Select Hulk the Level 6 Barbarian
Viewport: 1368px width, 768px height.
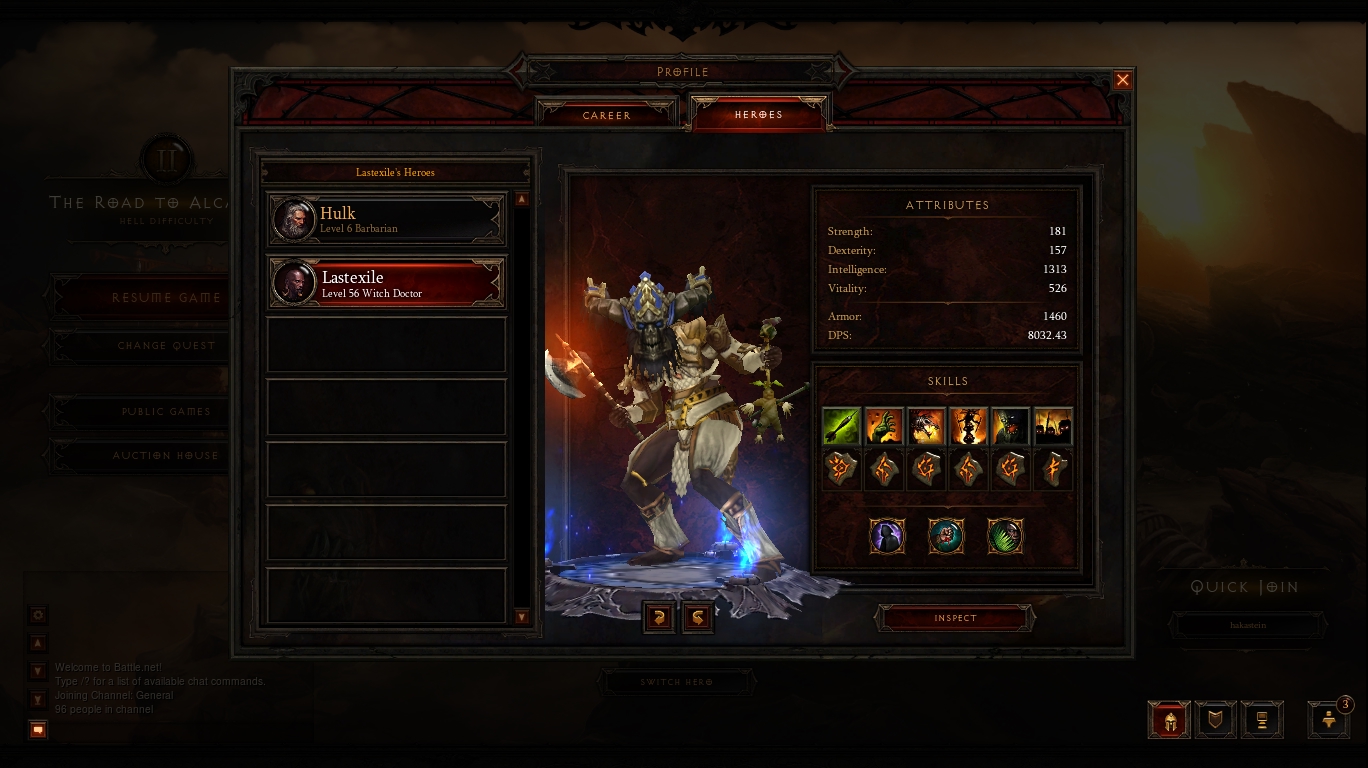pyautogui.click(x=387, y=221)
